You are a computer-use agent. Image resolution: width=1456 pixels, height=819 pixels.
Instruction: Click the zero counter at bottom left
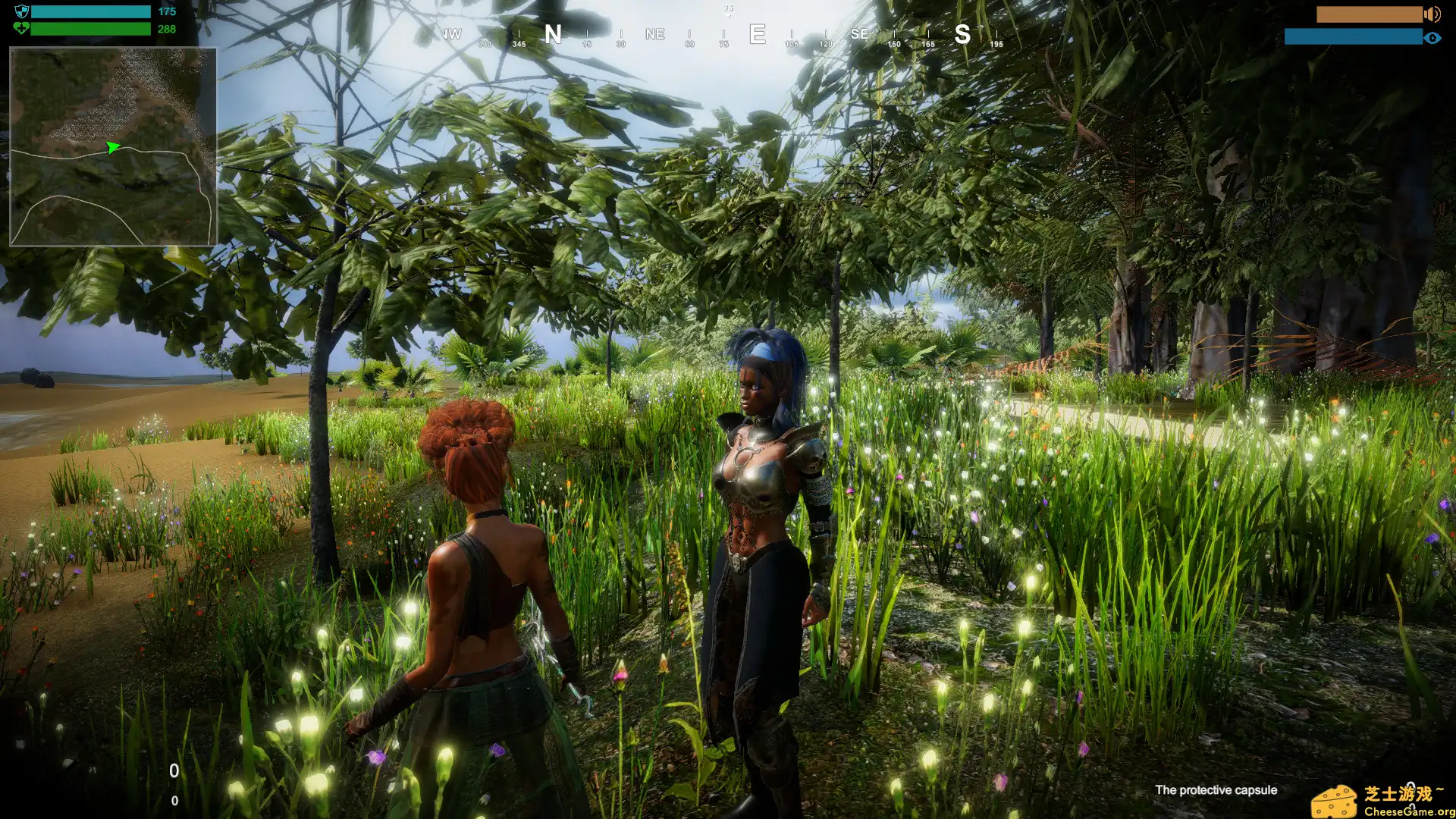tap(176, 770)
